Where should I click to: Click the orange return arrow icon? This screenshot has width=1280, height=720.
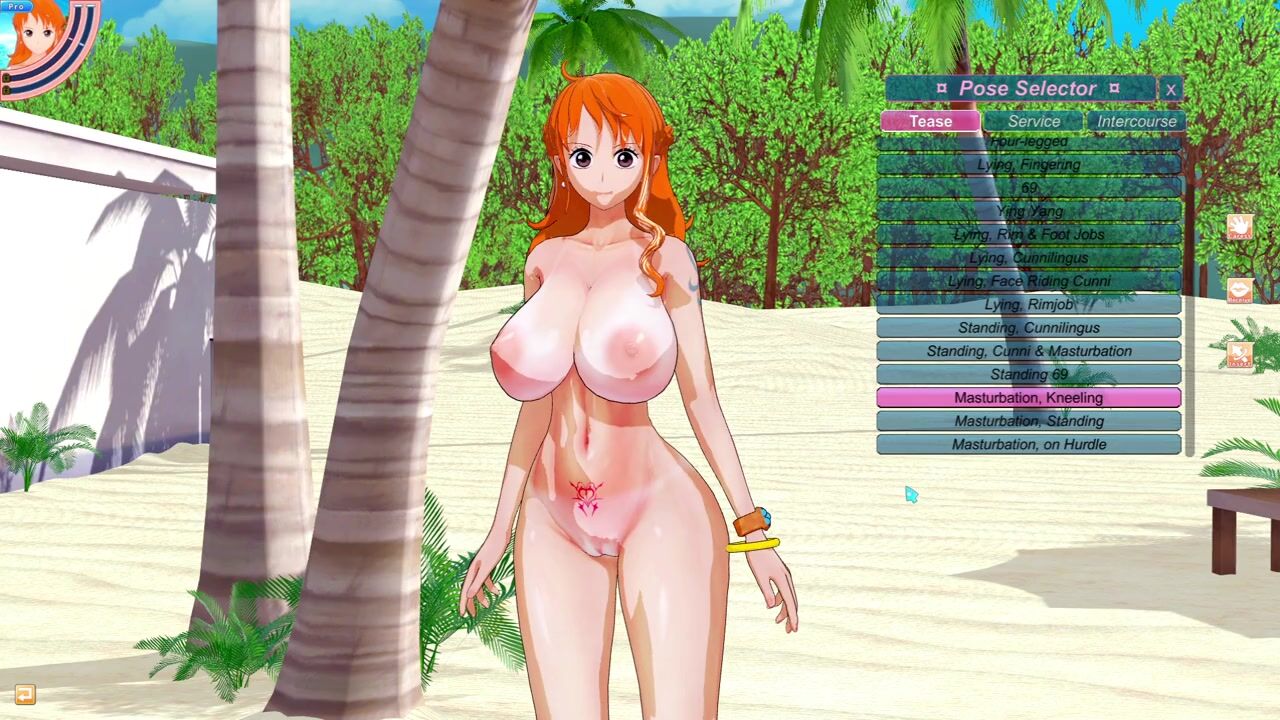[25, 694]
